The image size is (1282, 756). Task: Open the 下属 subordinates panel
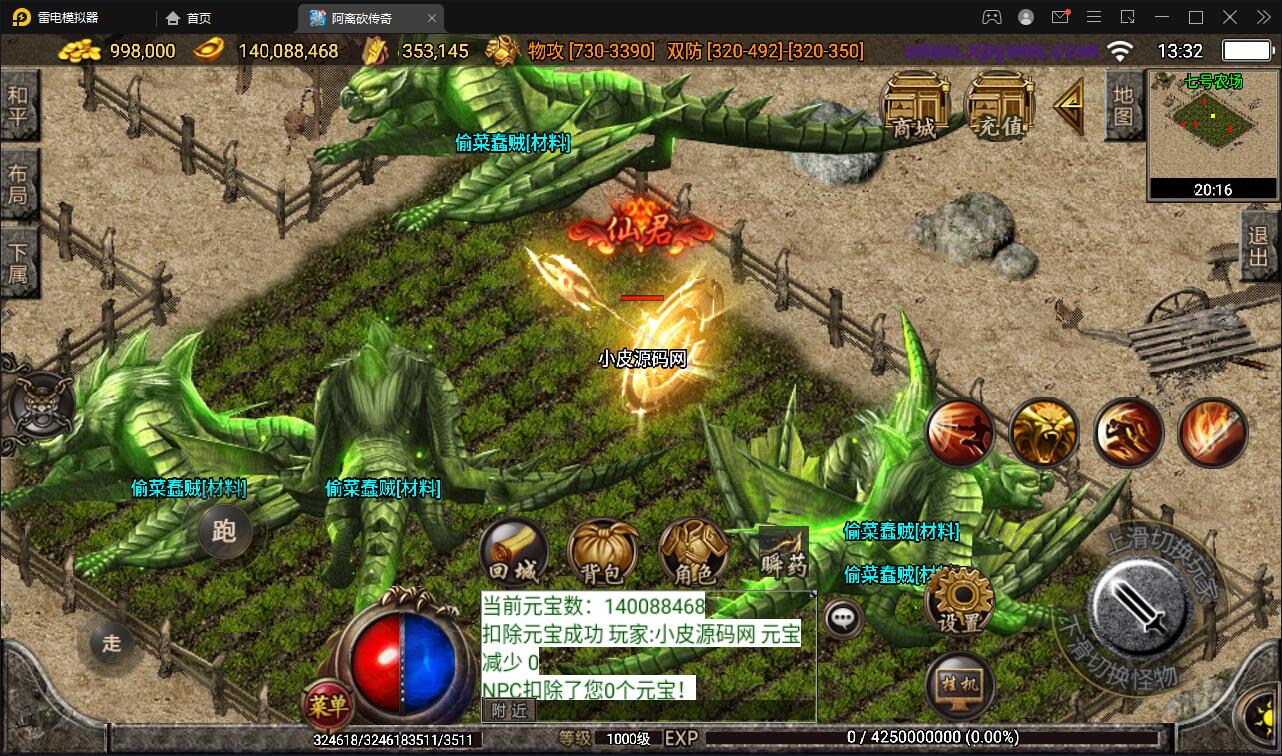pyautogui.click(x=19, y=260)
